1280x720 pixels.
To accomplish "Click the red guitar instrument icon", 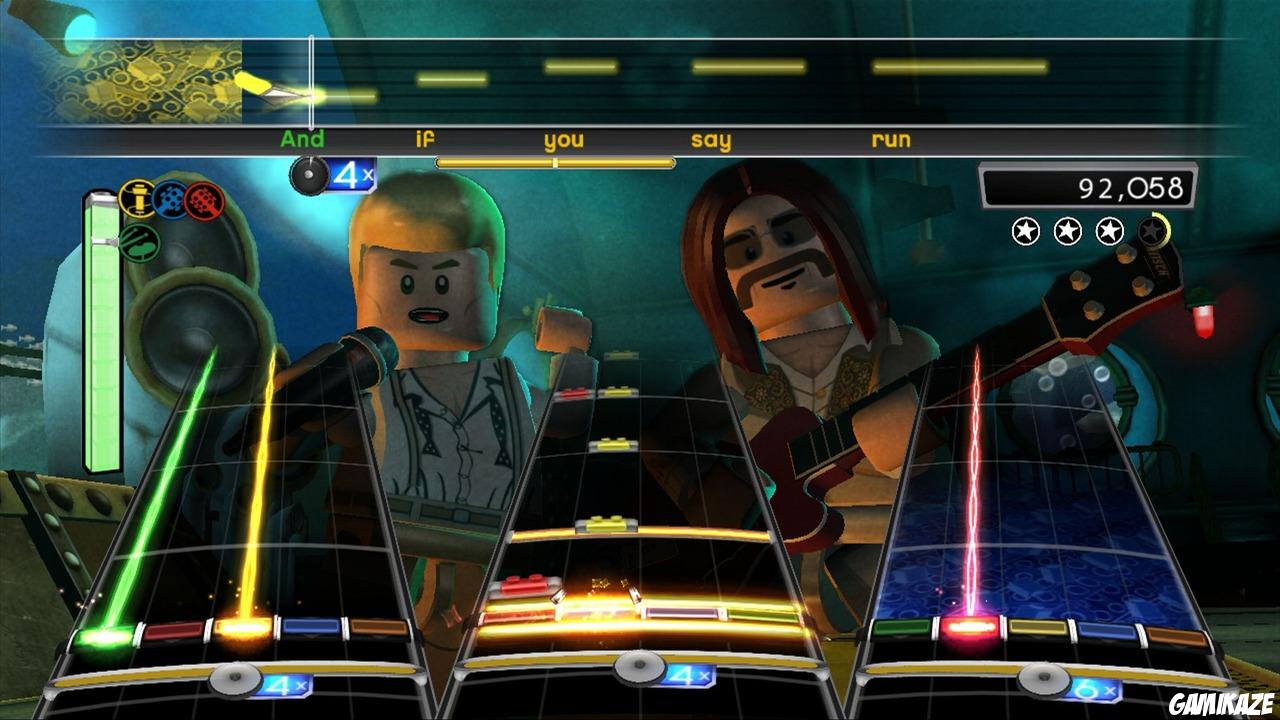I will (x=202, y=198).
